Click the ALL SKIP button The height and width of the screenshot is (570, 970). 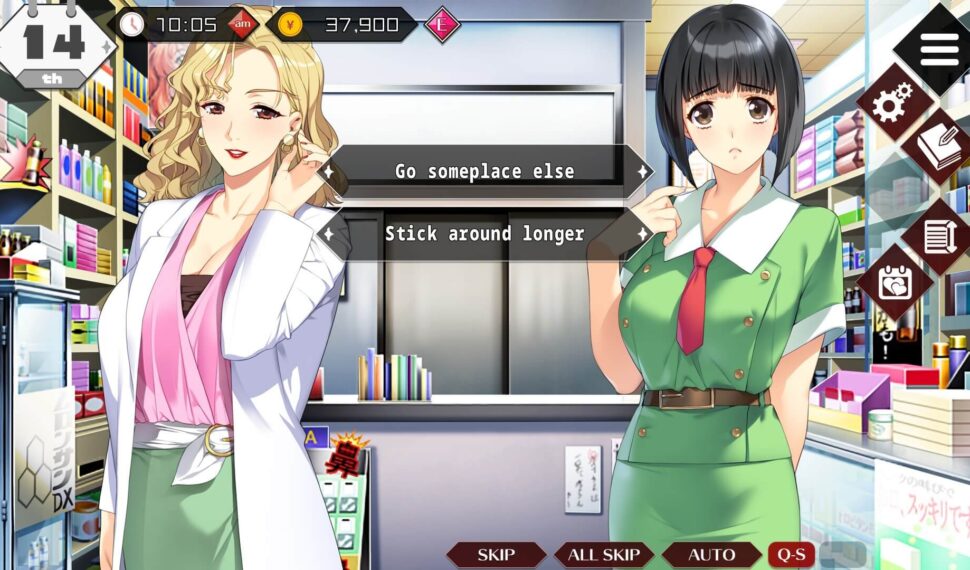604,555
